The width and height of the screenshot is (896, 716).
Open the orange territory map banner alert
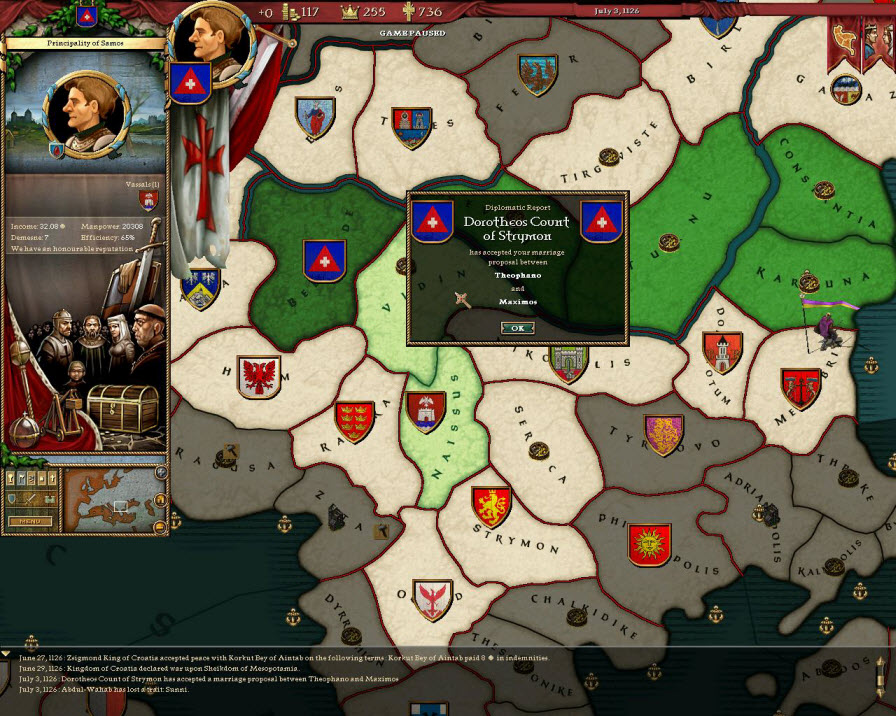[845, 42]
